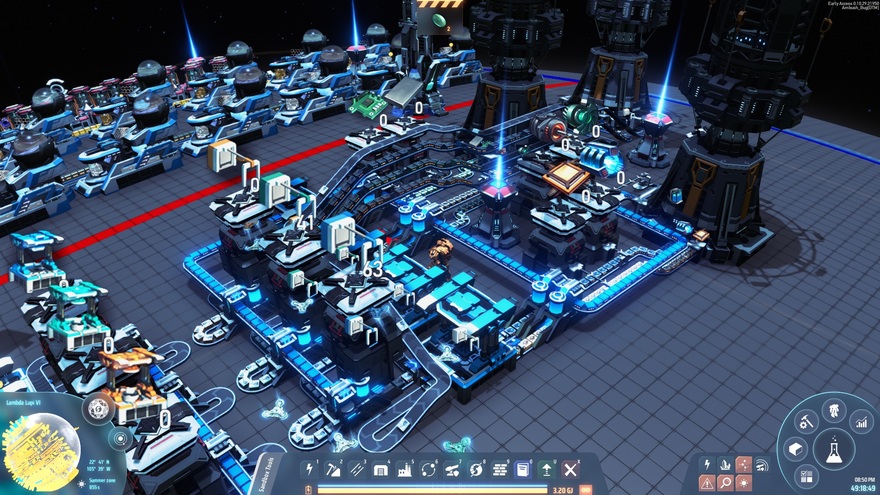Select the factory production build category
This screenshot has width=880, height=495.
(405, 469)
